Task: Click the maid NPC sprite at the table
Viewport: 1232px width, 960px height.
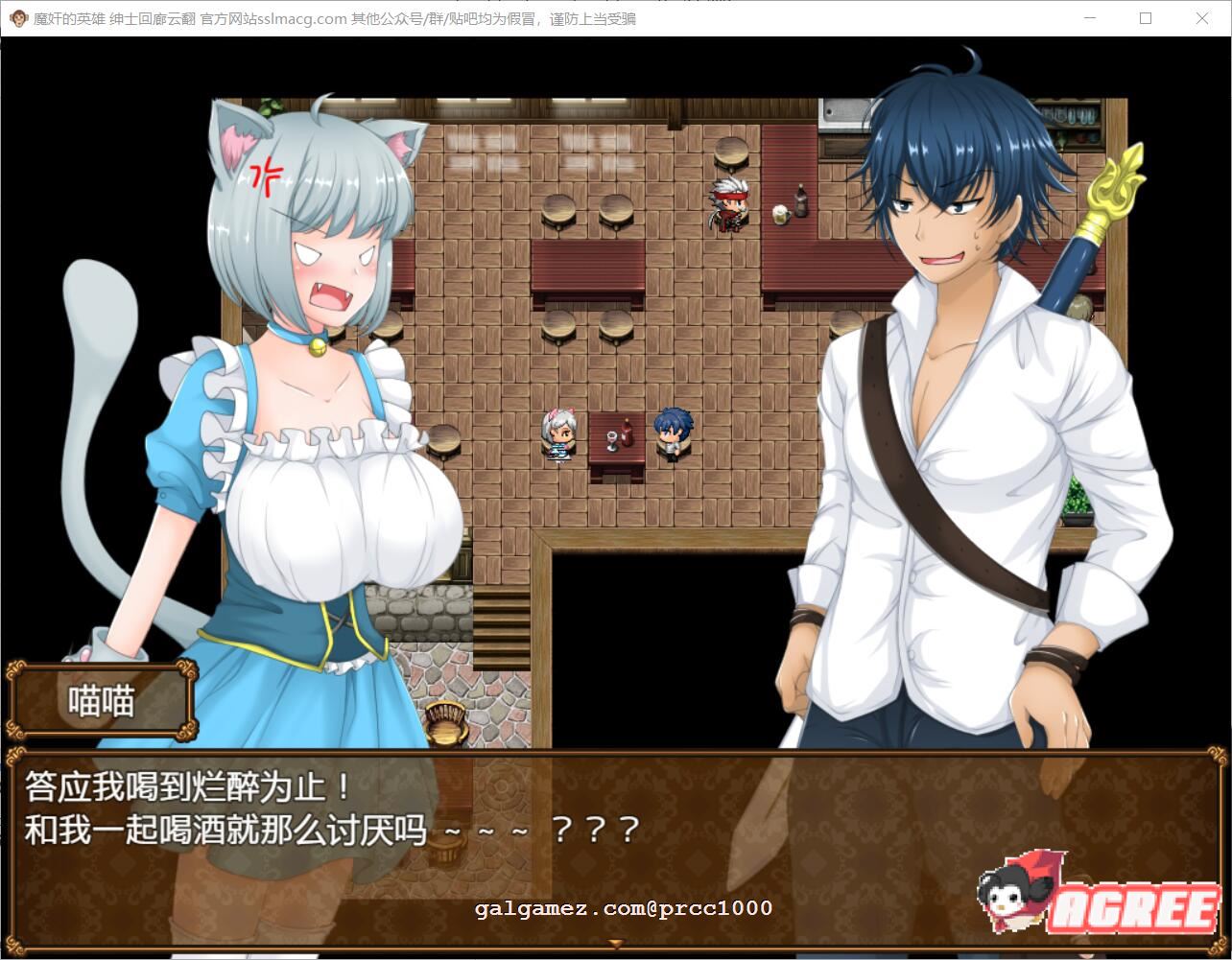Action: (559, 438)
